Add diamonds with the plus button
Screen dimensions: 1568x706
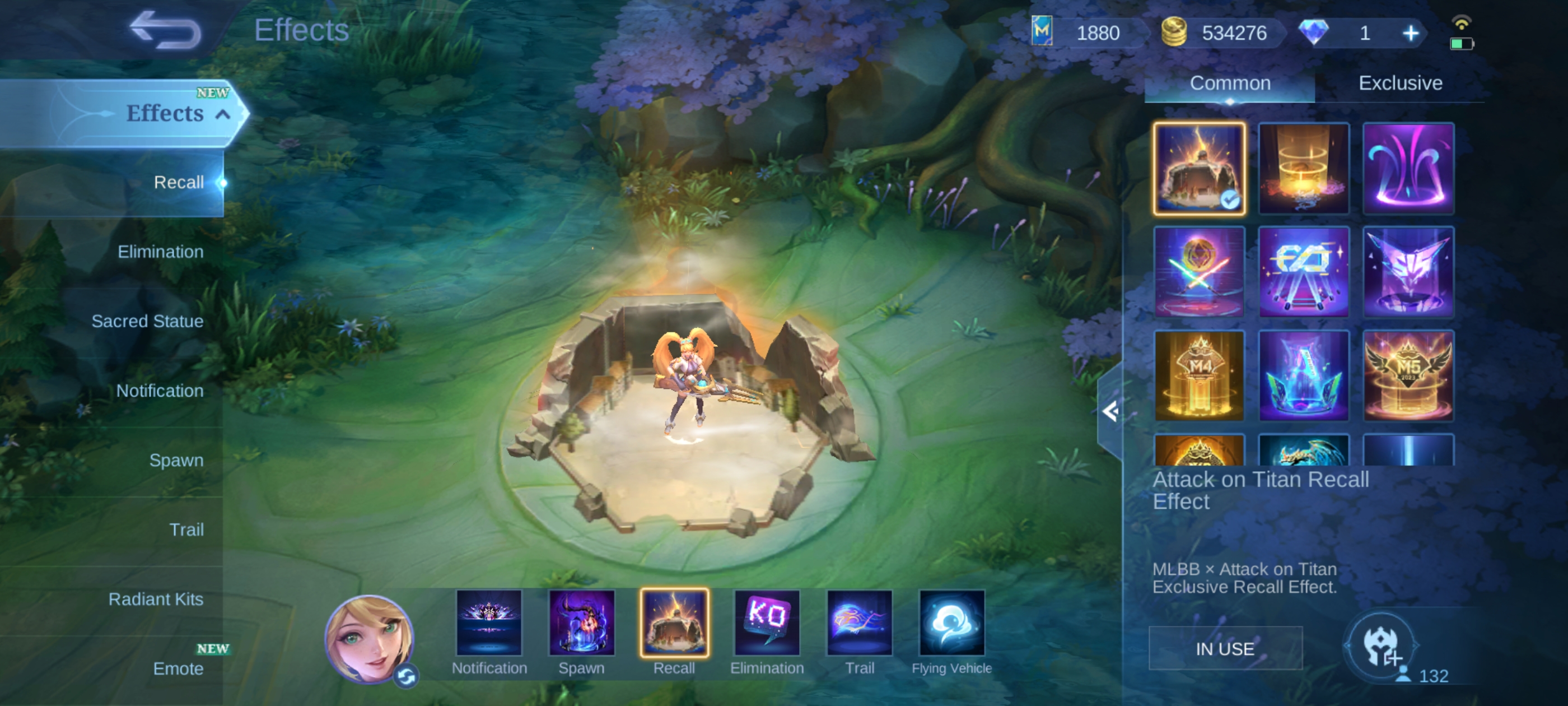[x=1410, y=33]
